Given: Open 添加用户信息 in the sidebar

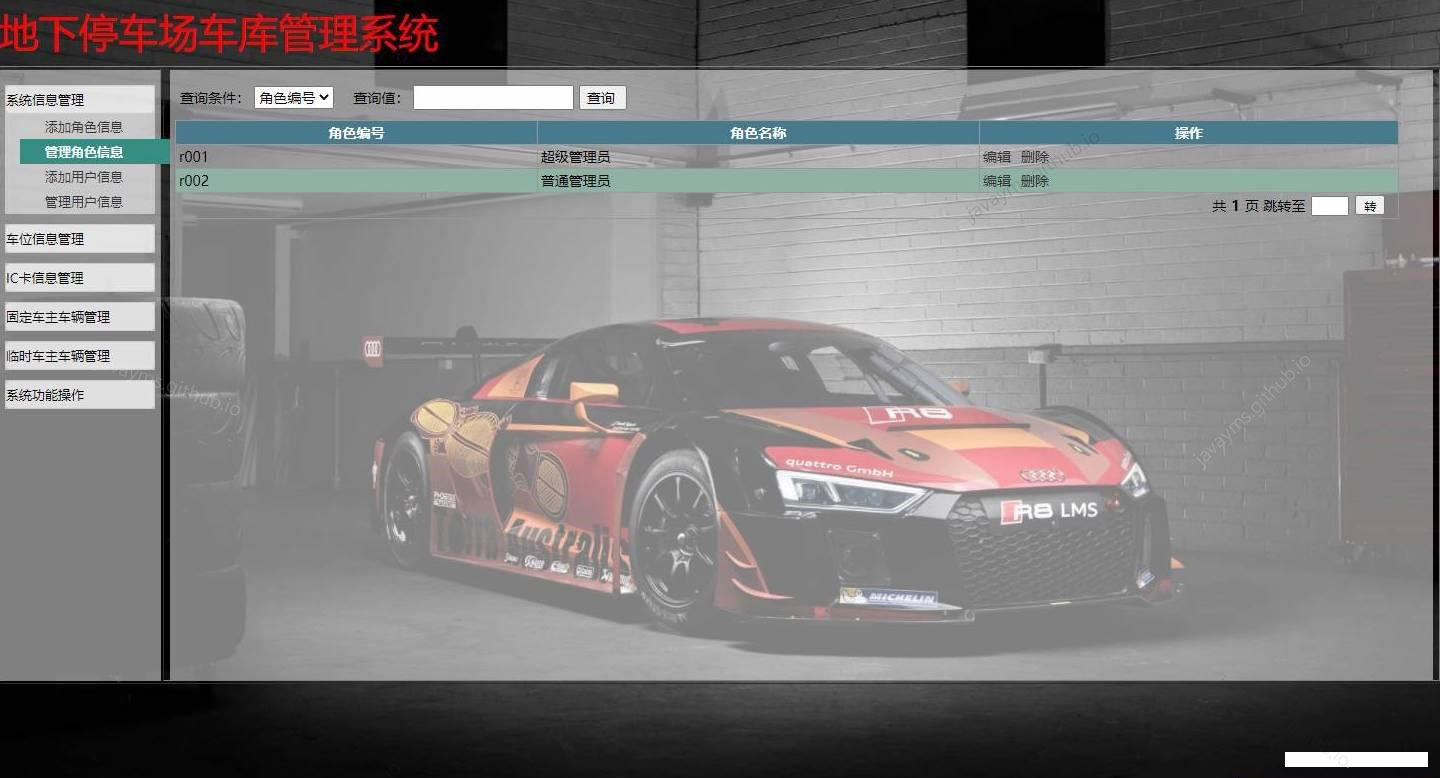Looking at the screenshot, I should click(x=84, y=177).
